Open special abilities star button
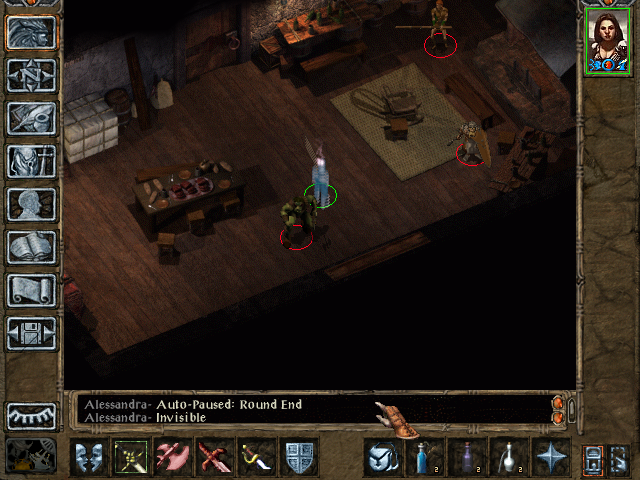 click(x=551, y=457)
